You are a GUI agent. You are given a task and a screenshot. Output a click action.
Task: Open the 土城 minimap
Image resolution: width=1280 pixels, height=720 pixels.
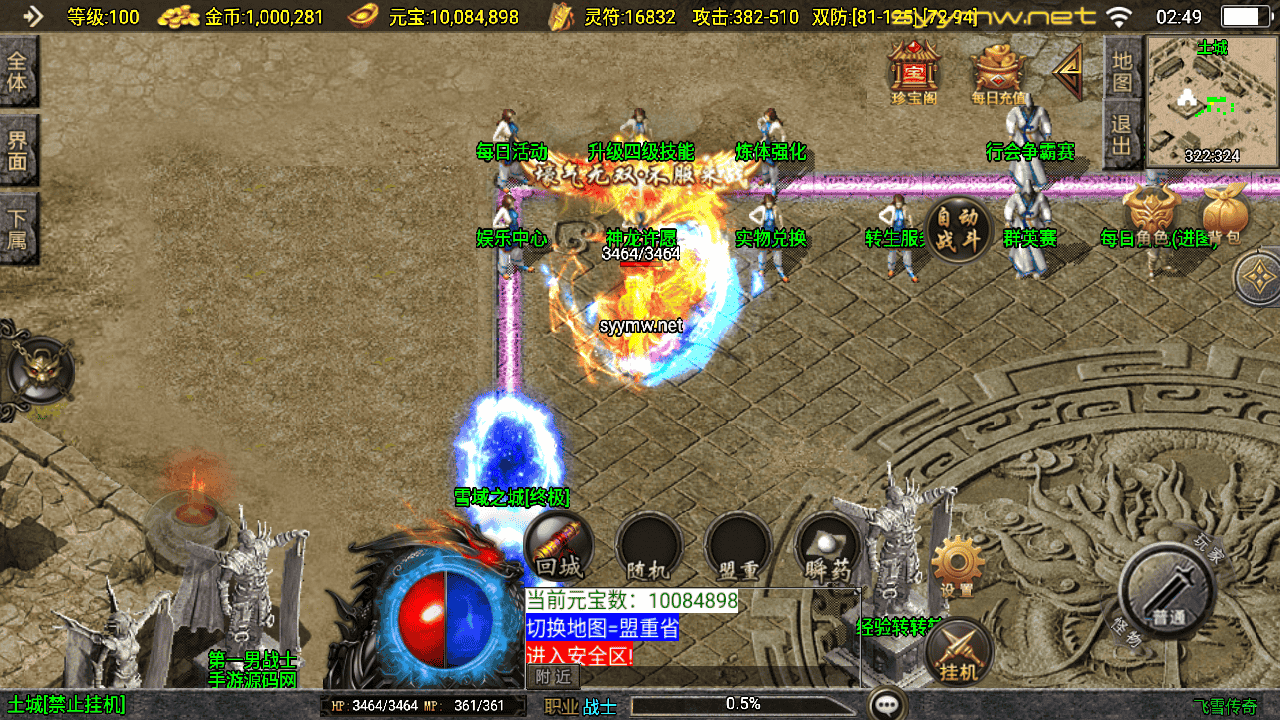(1212, 100)
